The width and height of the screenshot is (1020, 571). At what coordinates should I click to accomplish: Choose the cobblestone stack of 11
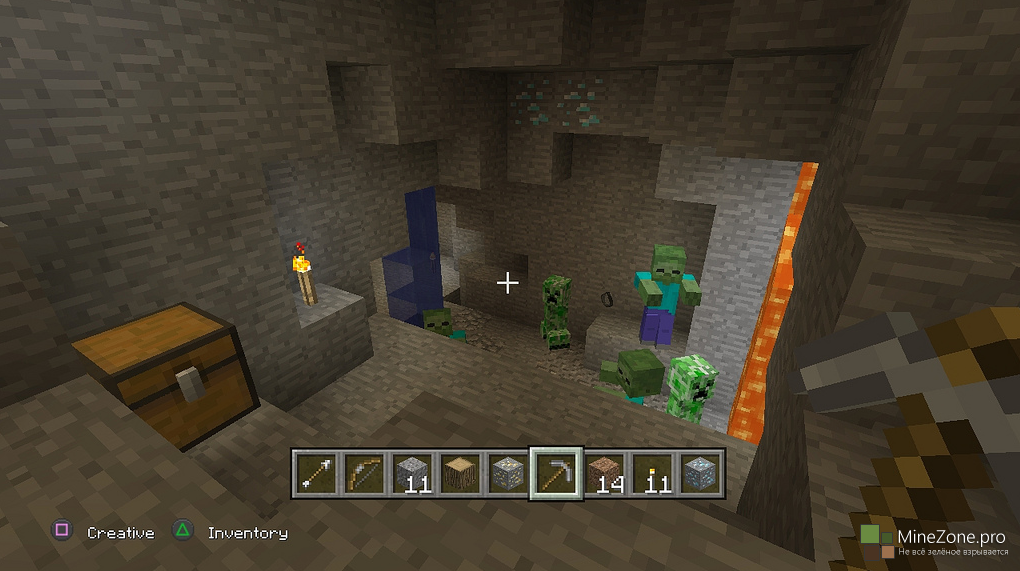(412, 473)
